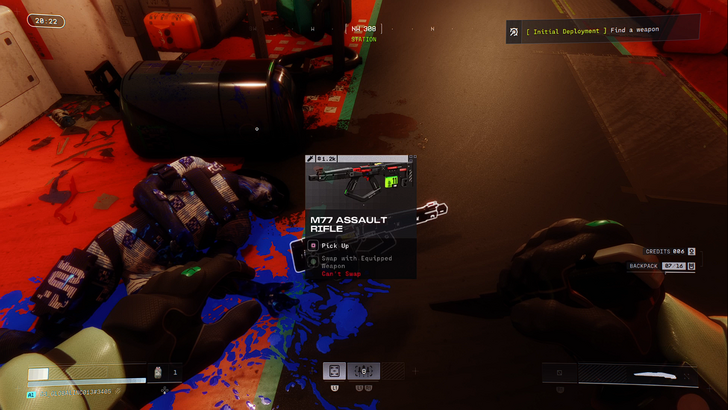Screen dimensions: 728x410
Task: Open the Backpack inventory indicator
Action: point(655,266)
